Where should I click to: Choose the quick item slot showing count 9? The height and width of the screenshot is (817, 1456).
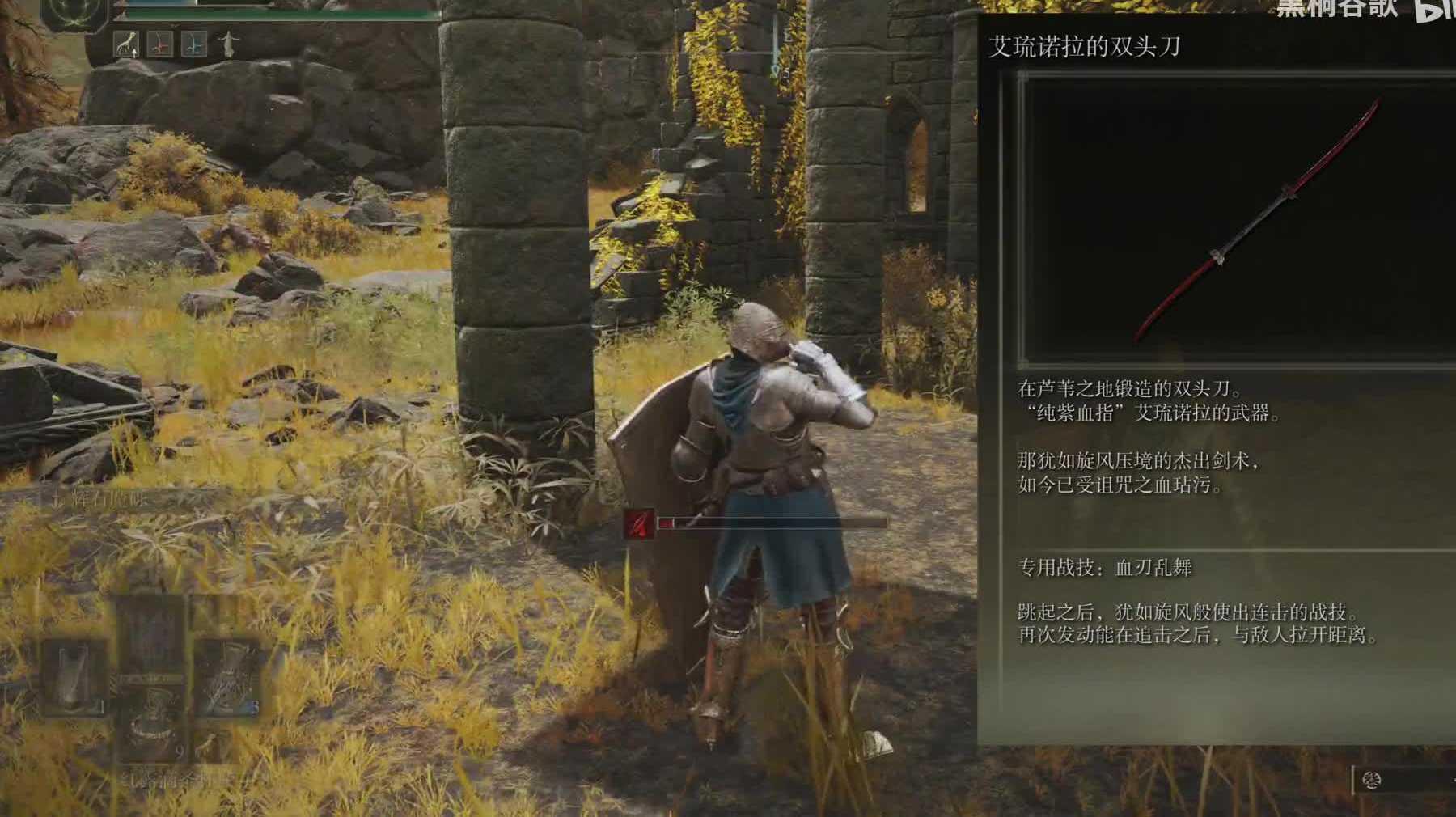(152, 724)
